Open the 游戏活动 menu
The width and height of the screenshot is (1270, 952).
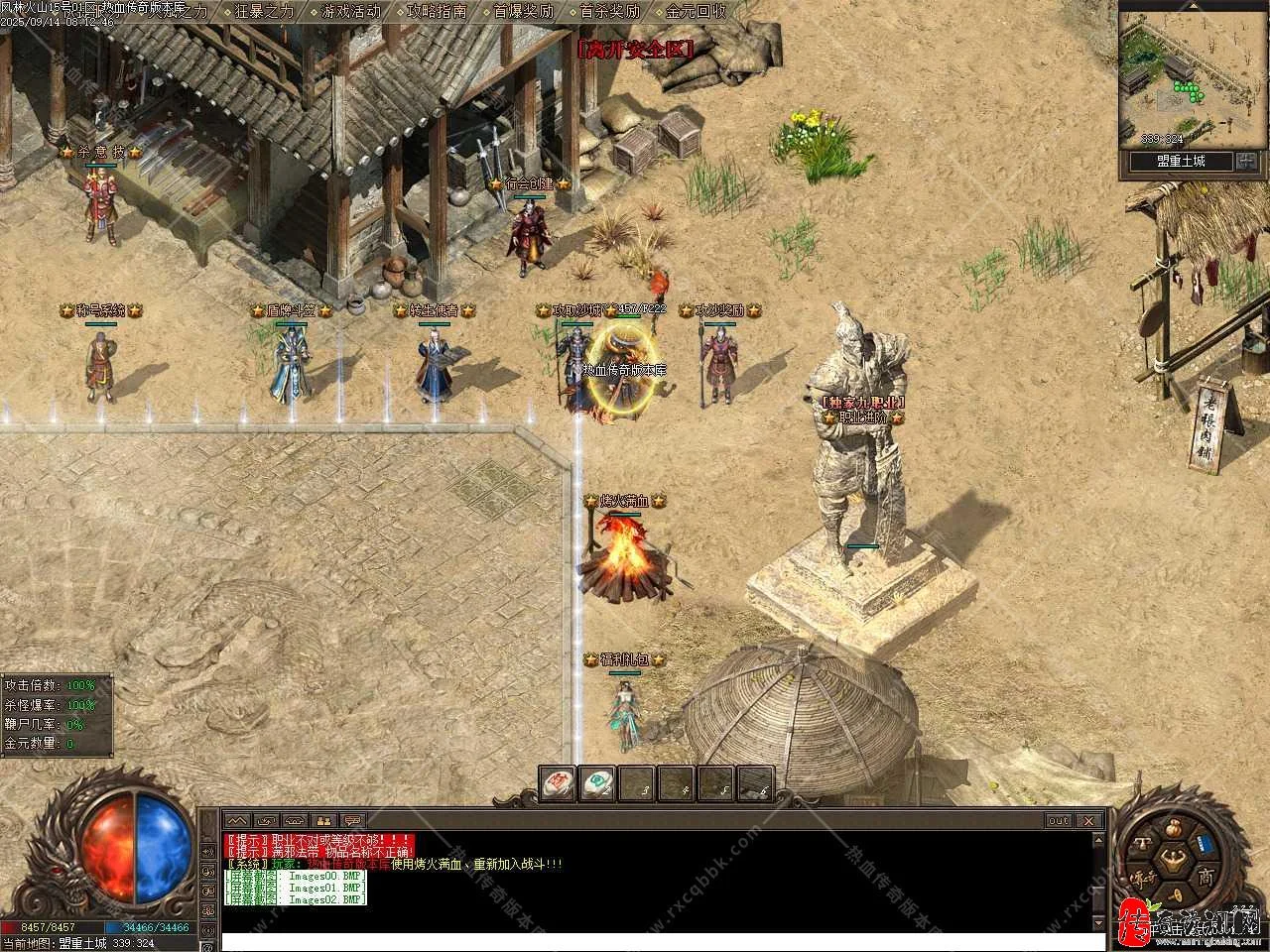[351, 12]
